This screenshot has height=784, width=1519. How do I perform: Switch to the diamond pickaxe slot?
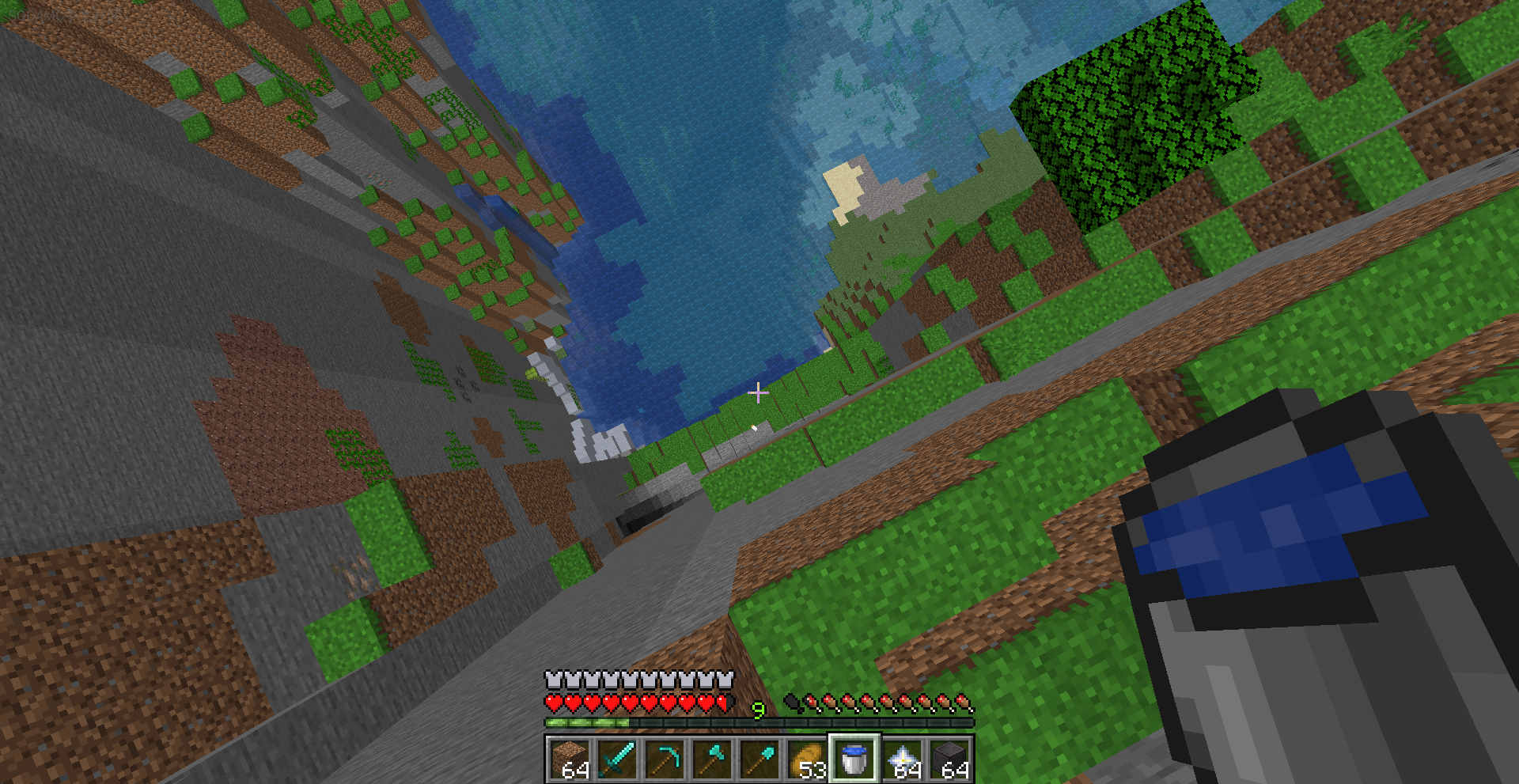point(664,759)
